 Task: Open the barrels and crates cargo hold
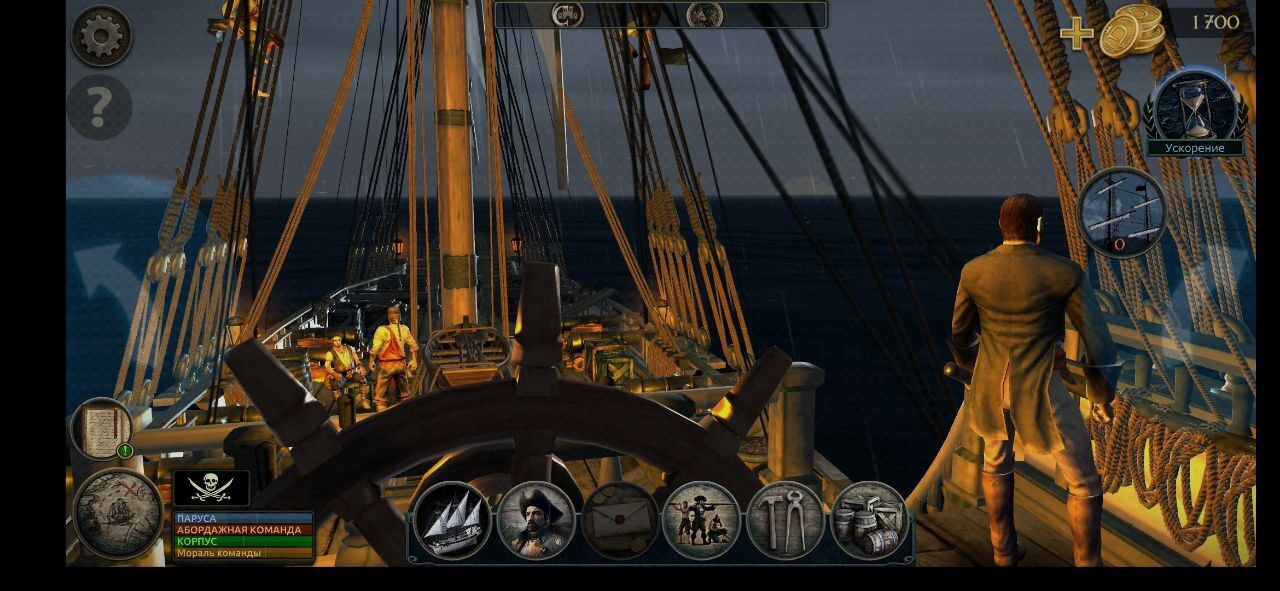(868, 520)
